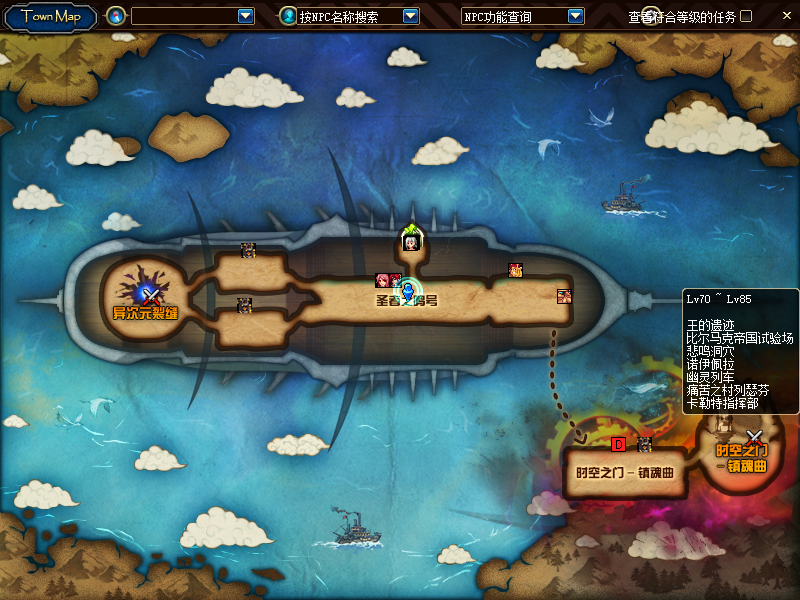
Task: Select the crossed-swords 时空之门 dungeon entrance
Action: 754,438
